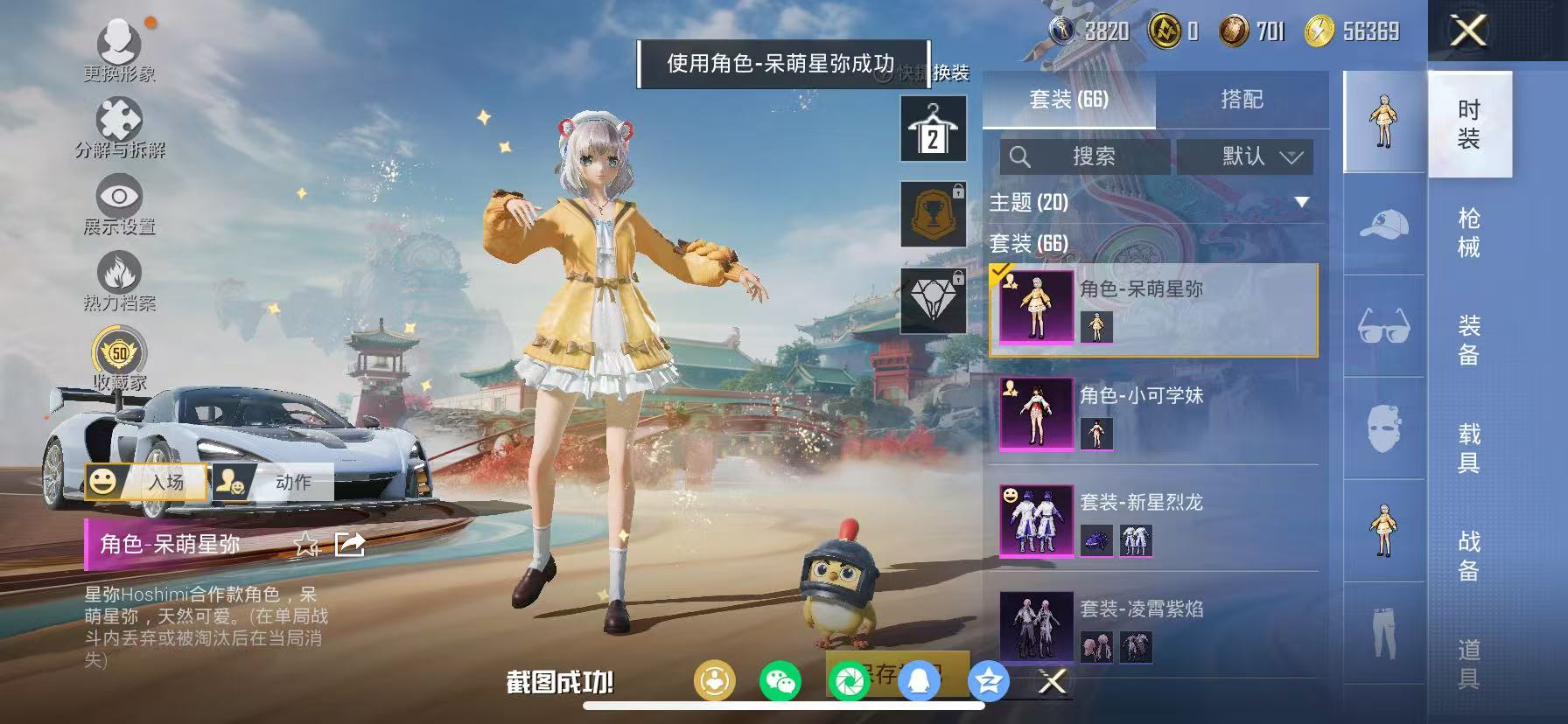Switch to the 套装 (66) tab

coord(1069,101)
